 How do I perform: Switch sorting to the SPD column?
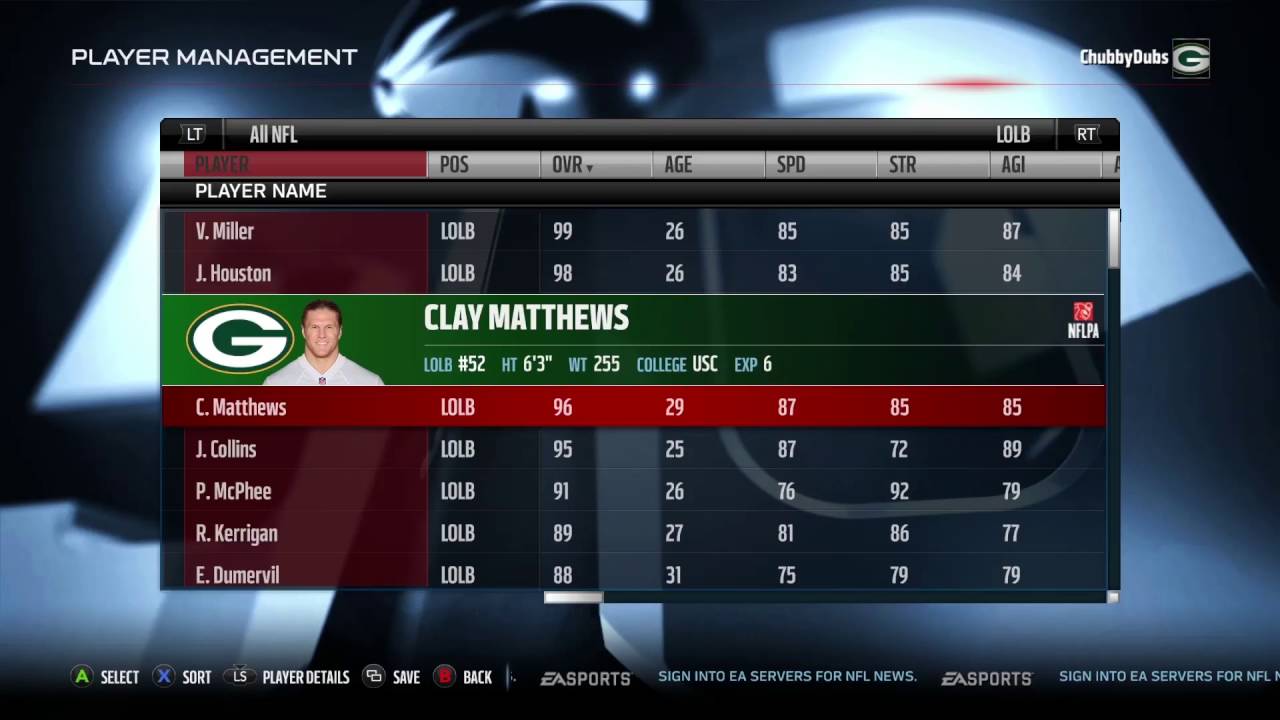(x=791, y=165)
